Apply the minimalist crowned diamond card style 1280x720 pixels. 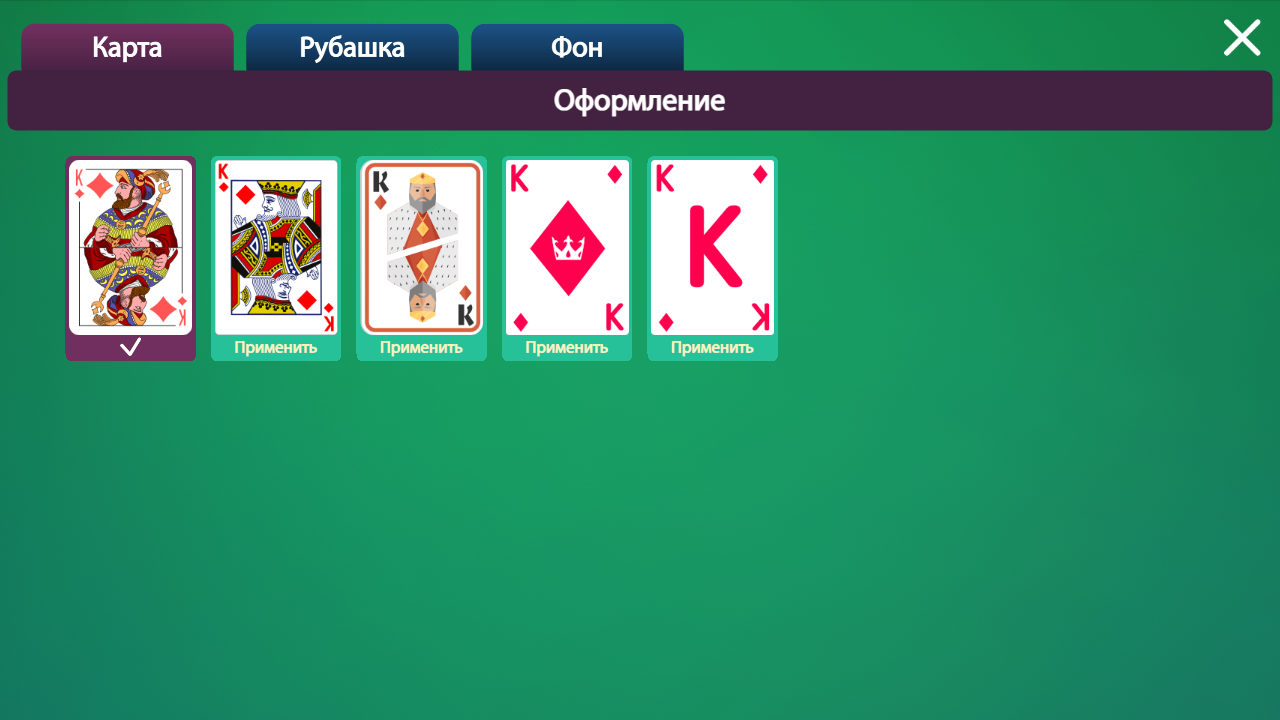tap(567, 347)
